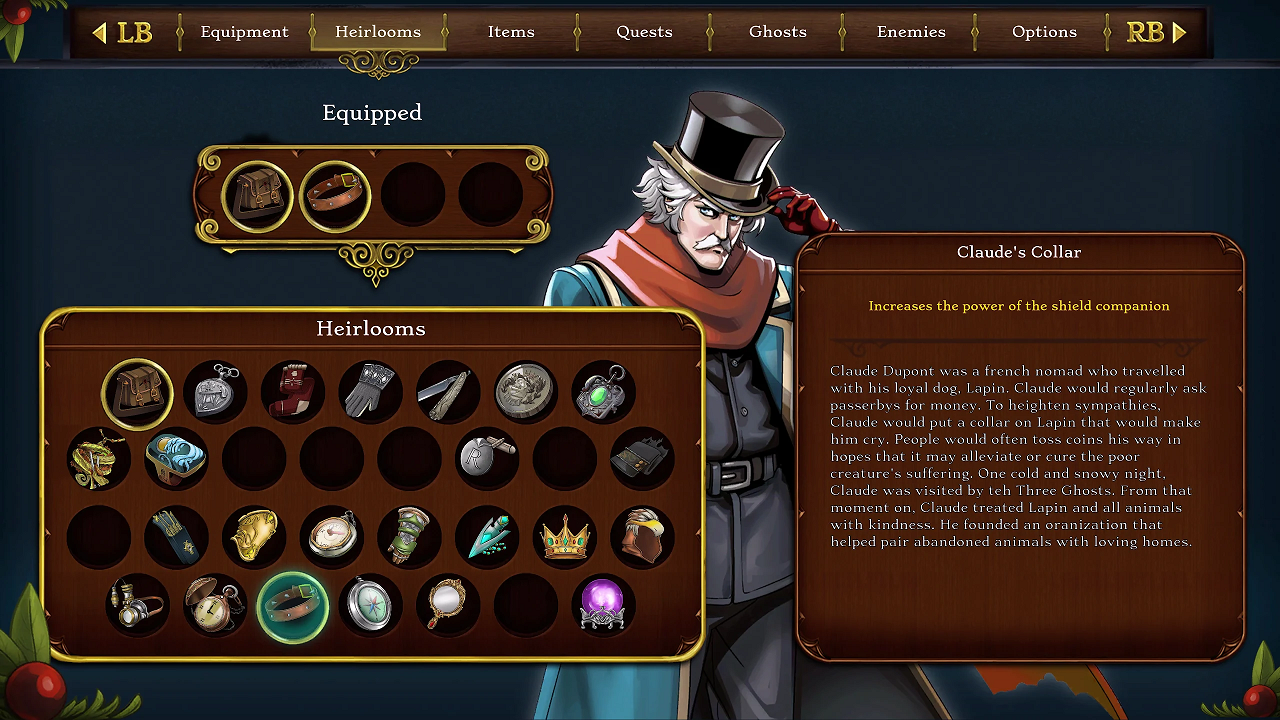1280x720 pixels.
Task: Select the equipped collar slot
Action: coord(335,195)
